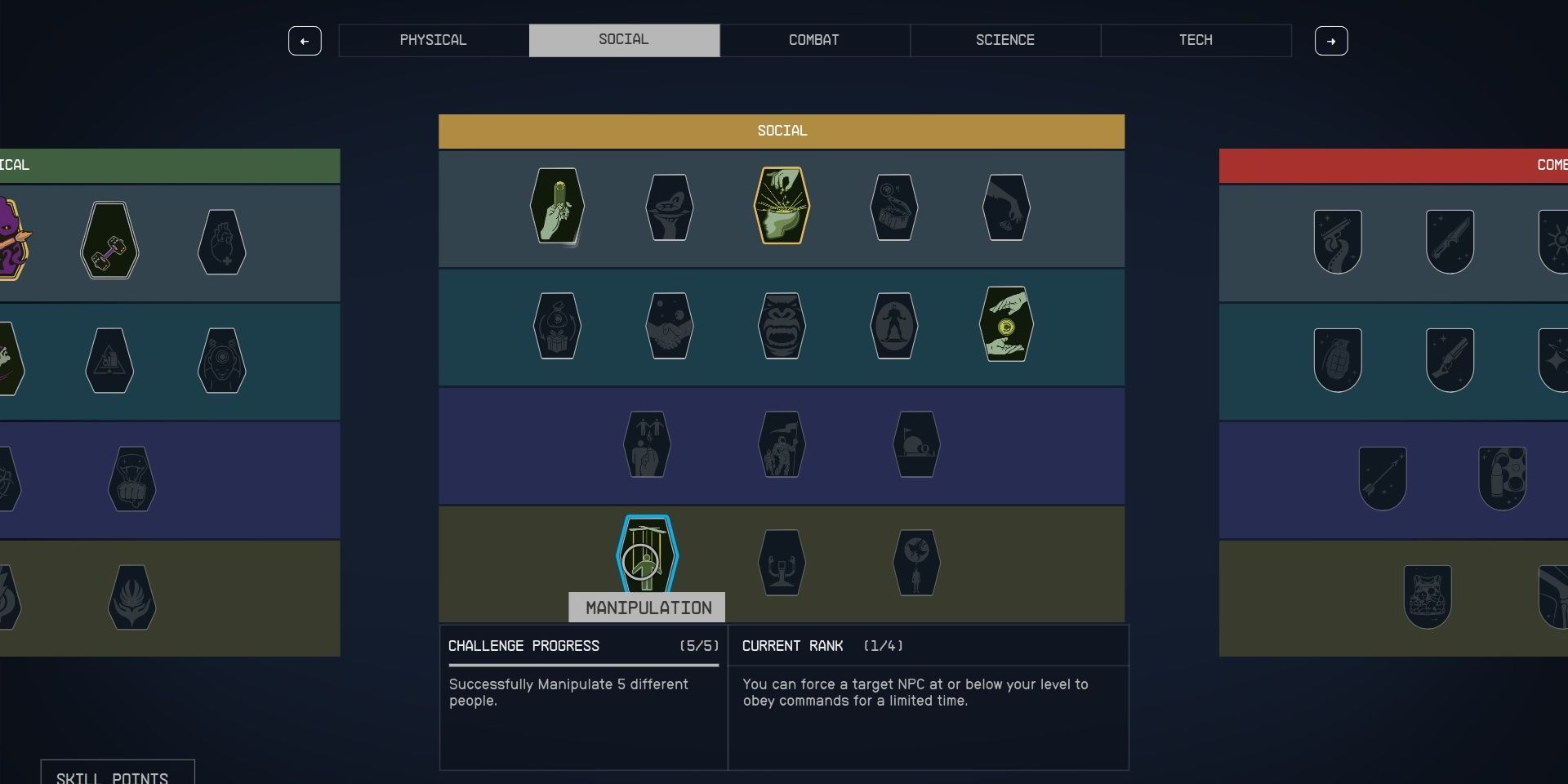Select the Intimidation gorilla skill icon
Image resolution: width=1568 pixels, height=784 pixels.
(782, 325)
